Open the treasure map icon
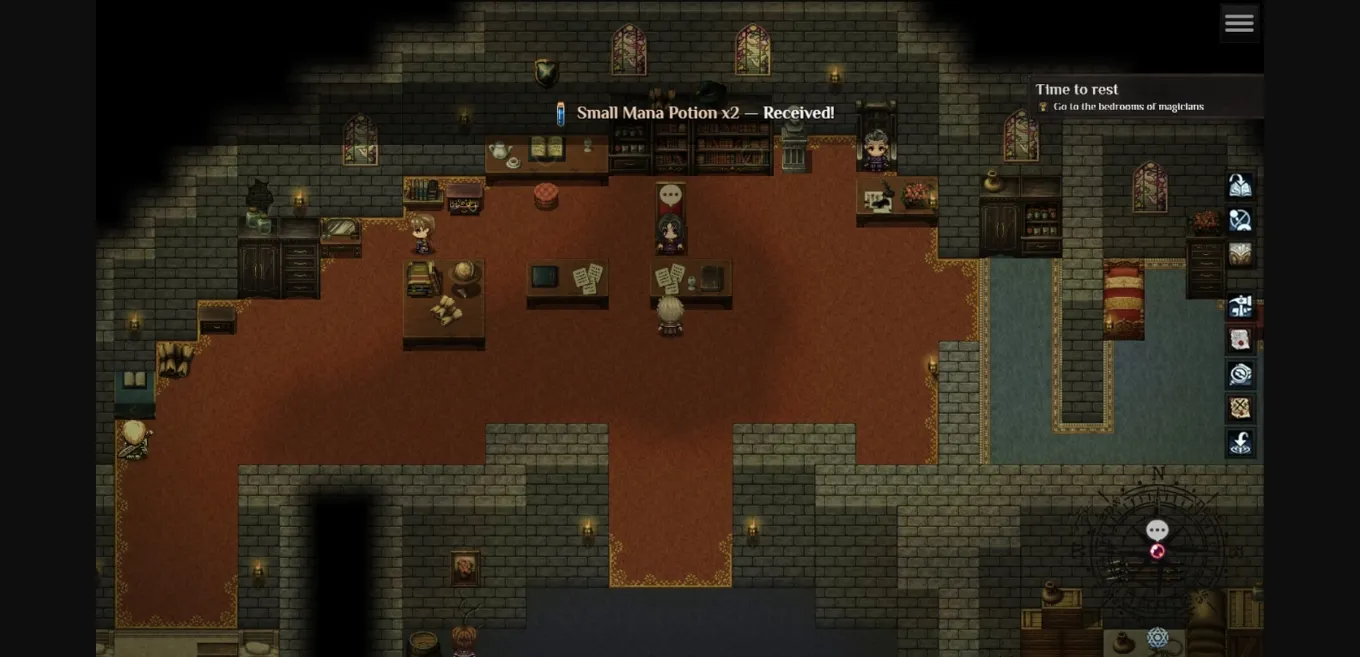 pyautogui.click(x=1240, y=409)
